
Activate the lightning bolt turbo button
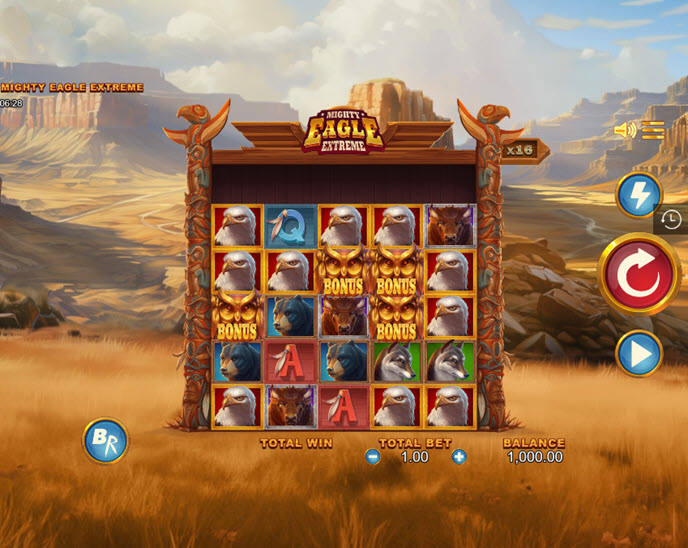pyautogui.click(x=638, y=195)
